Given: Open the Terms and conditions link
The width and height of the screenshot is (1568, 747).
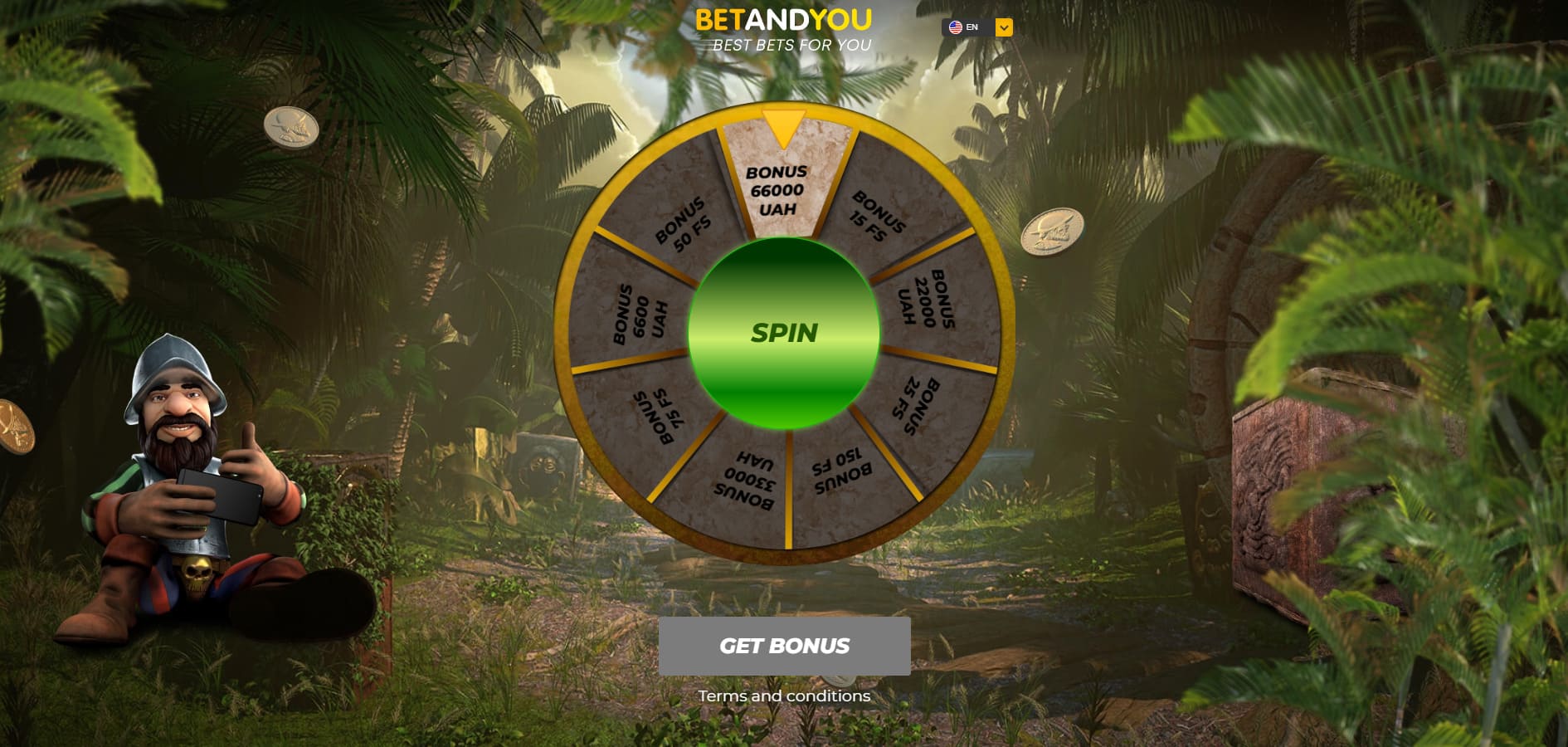Looking at the screenshot, I should (784, 696).
